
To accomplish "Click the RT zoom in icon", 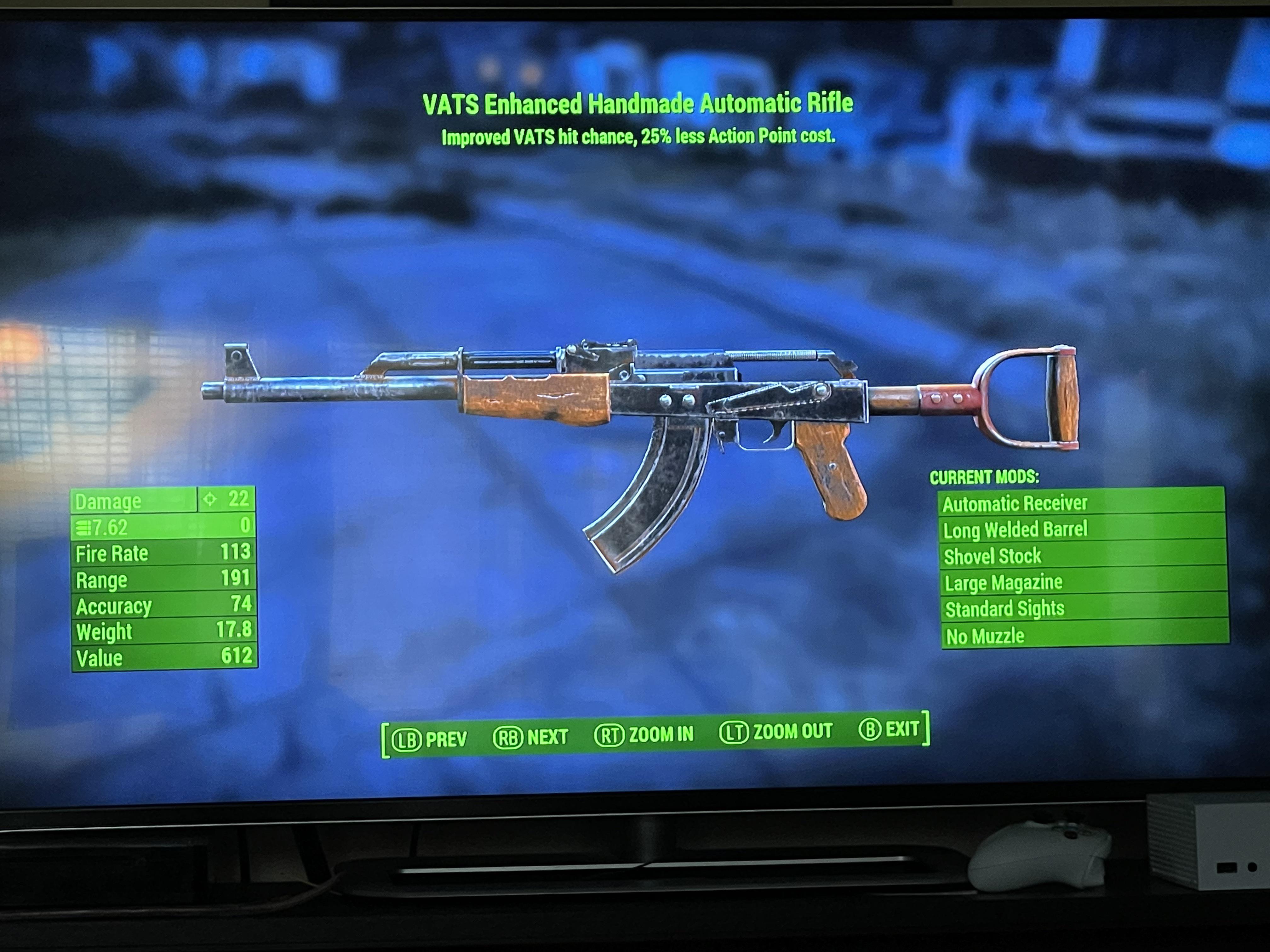I will click(610, 735).
